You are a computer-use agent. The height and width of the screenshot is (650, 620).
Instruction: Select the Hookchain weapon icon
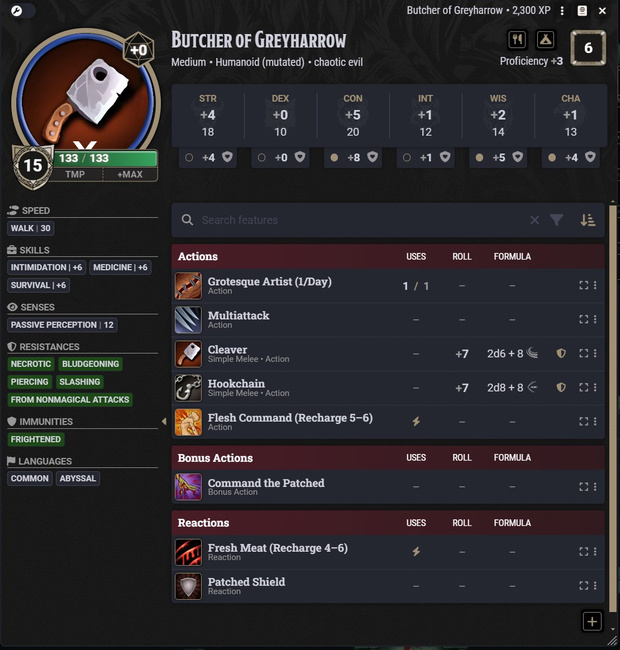pyautogui.click(x=189, y=388)
